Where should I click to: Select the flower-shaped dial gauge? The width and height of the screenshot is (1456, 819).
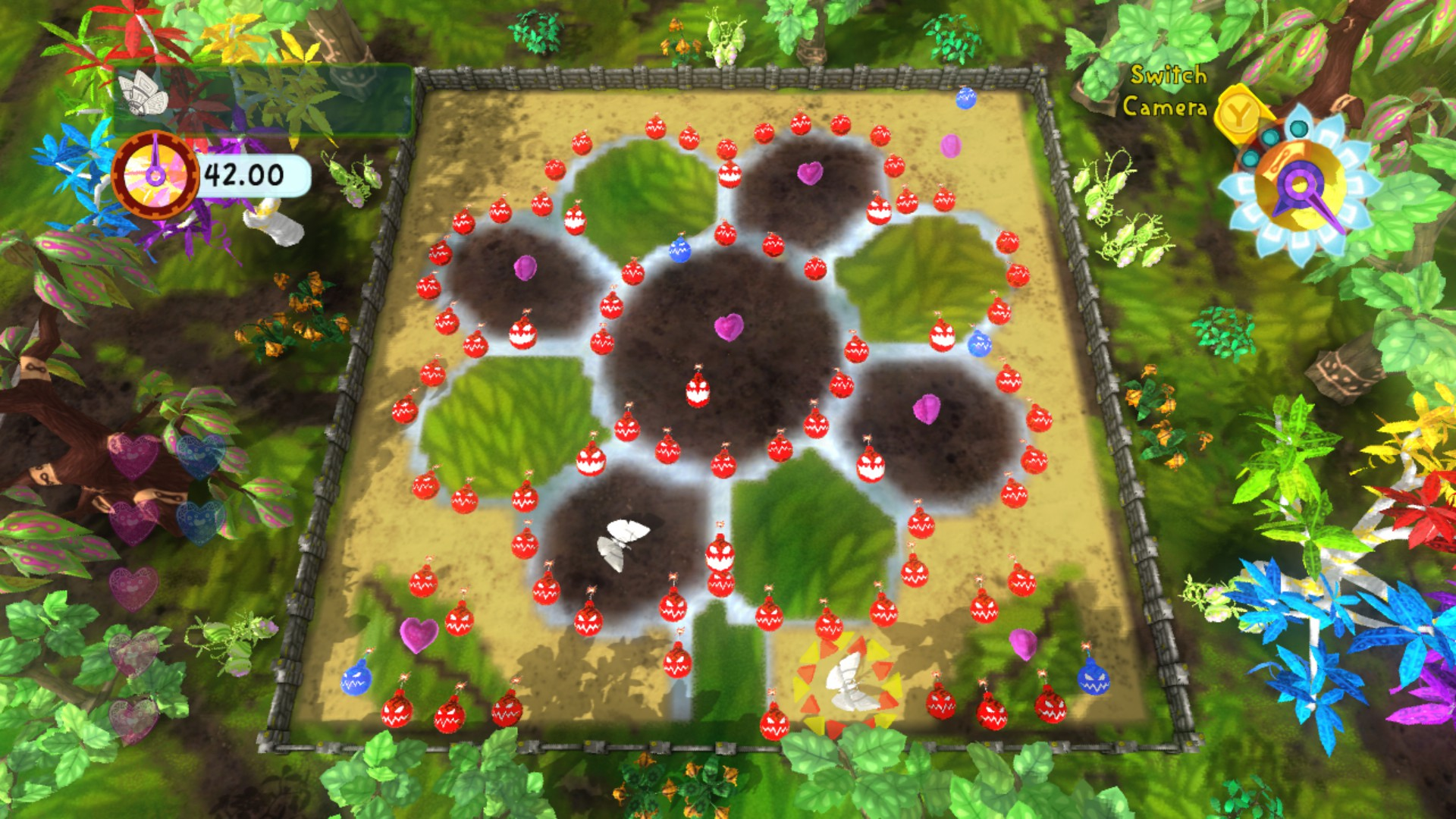[1300, 186]
